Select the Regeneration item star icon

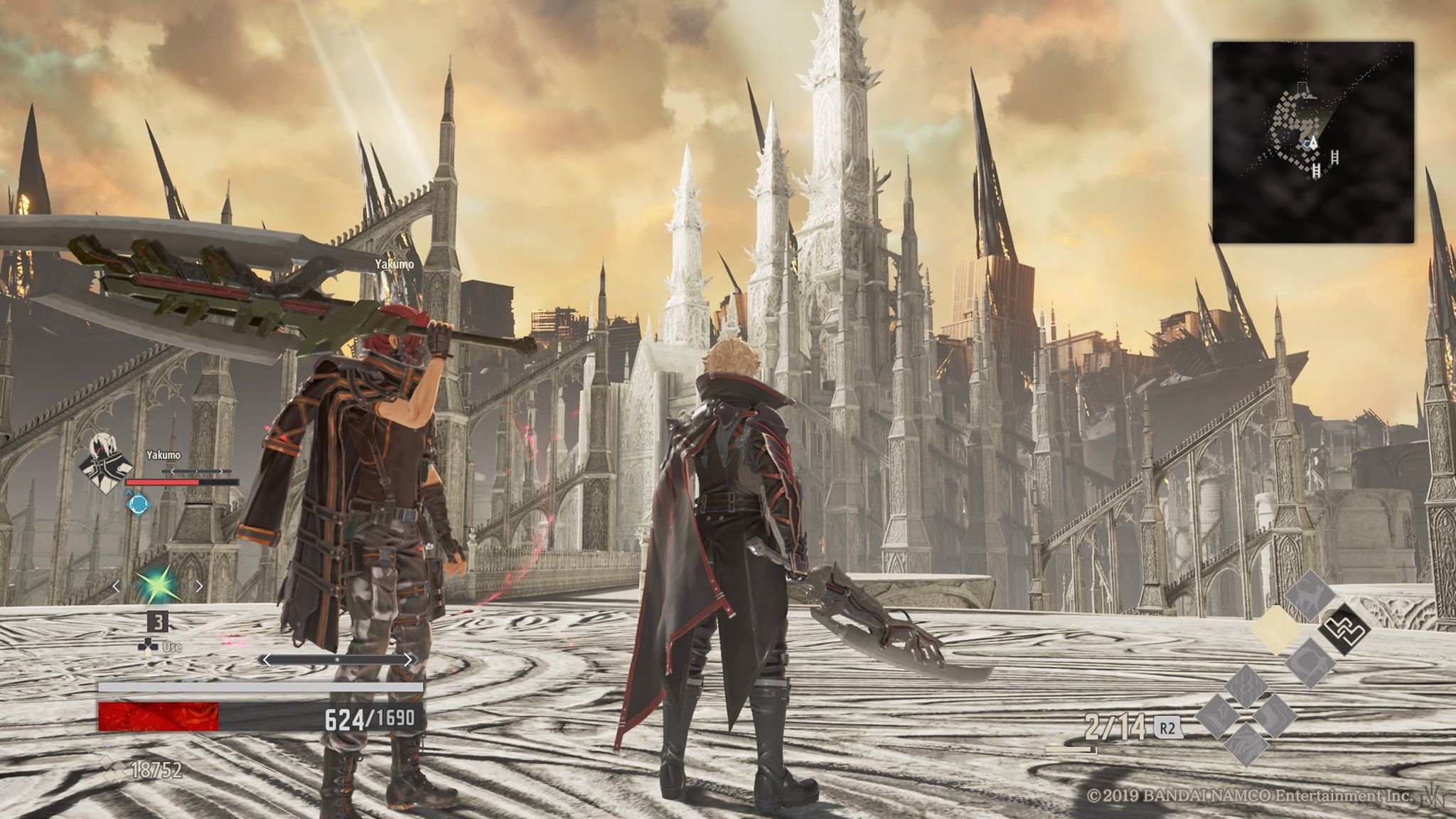click(157, 584)
